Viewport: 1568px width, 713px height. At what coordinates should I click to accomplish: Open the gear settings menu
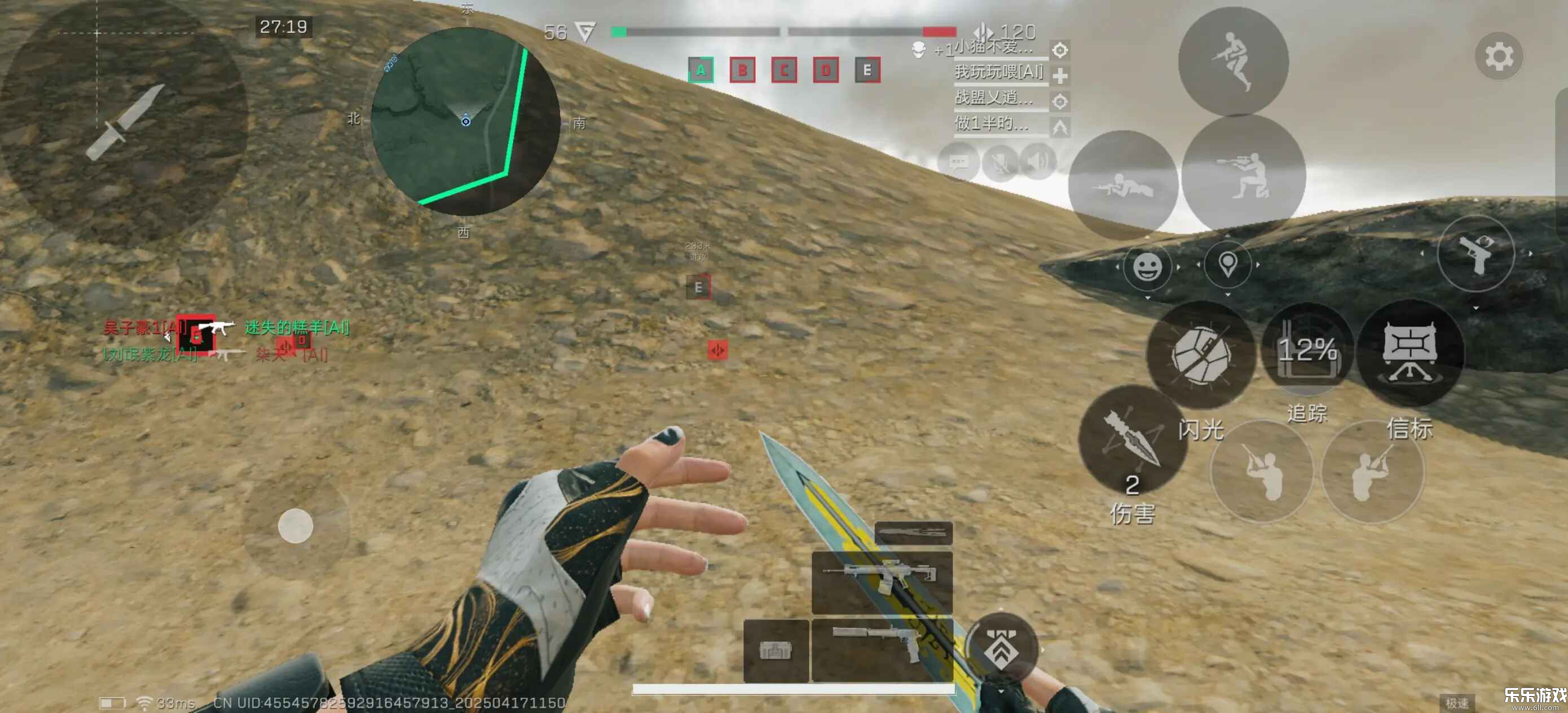[x=1498, y=56]
